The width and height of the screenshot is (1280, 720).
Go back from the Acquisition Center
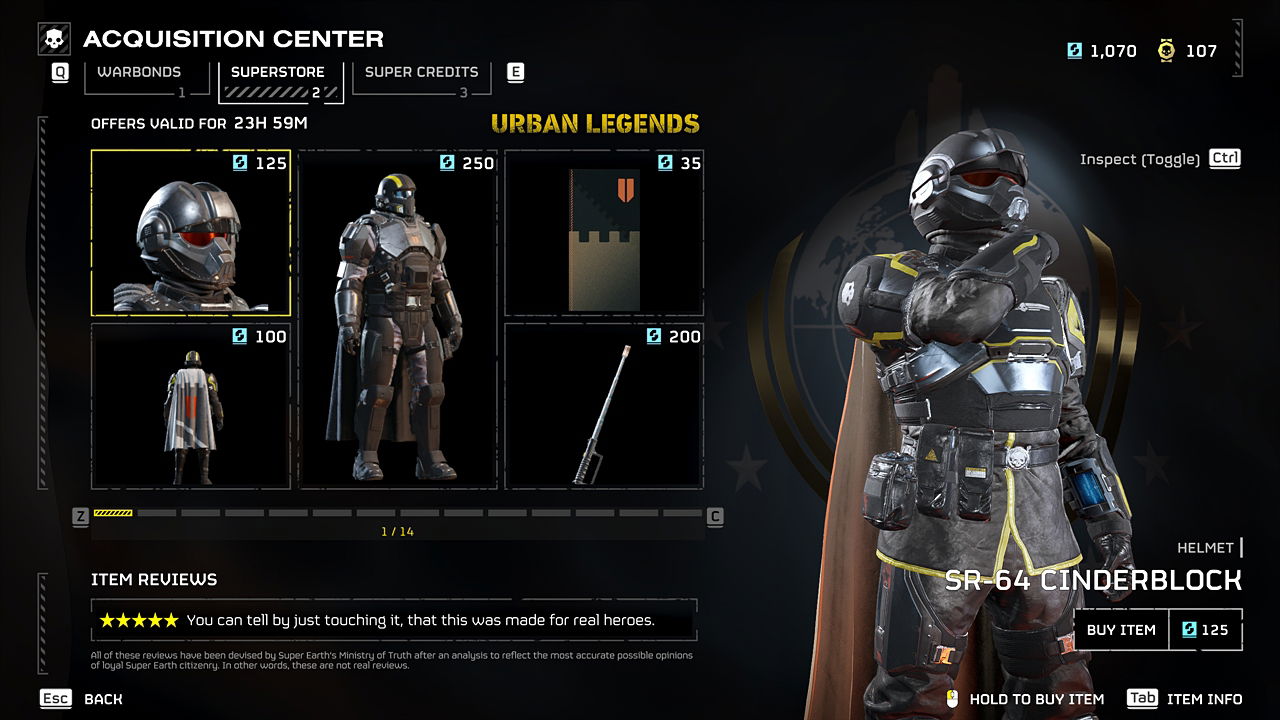tap(82, 699)
